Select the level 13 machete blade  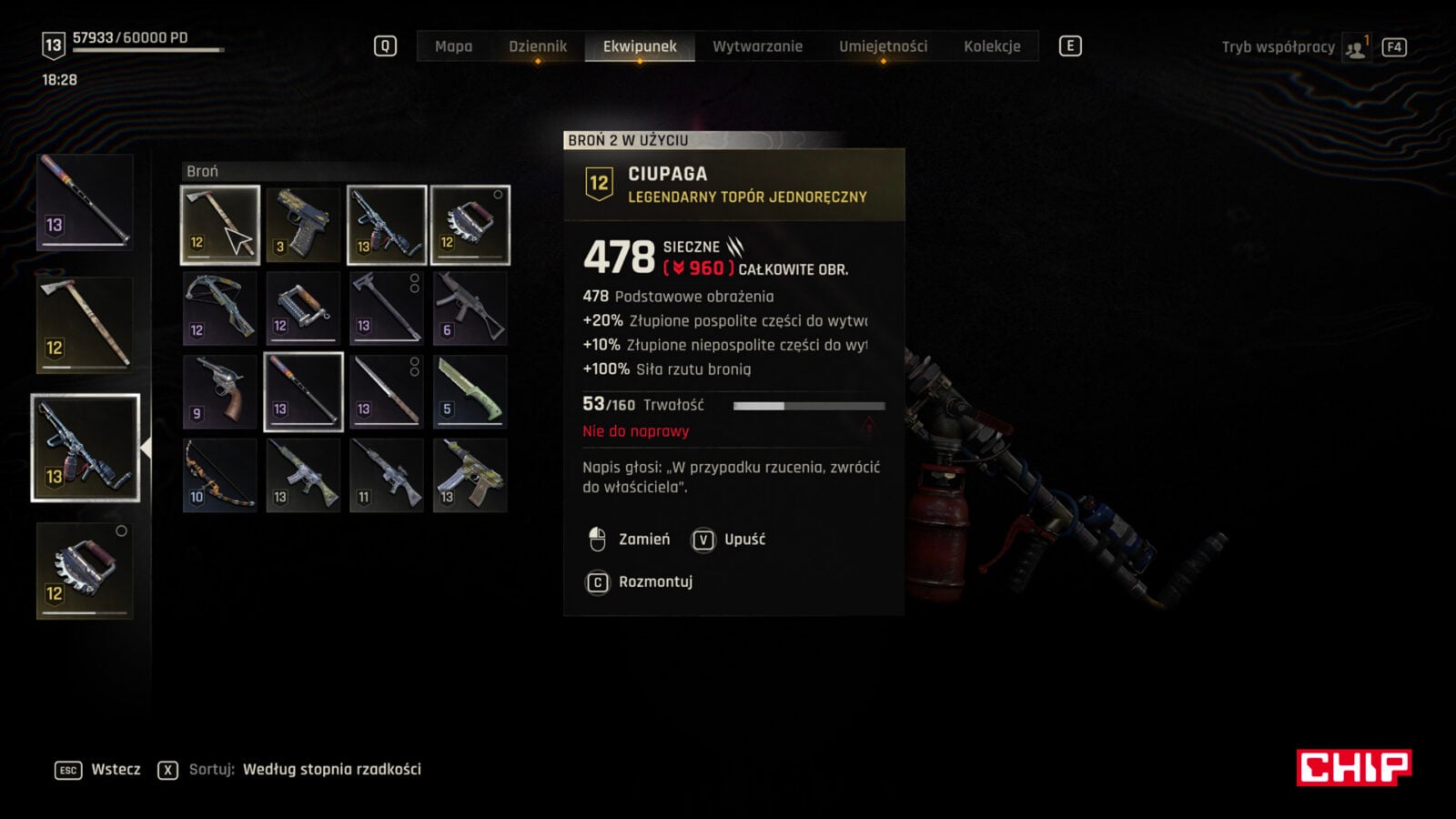point(387,392)
